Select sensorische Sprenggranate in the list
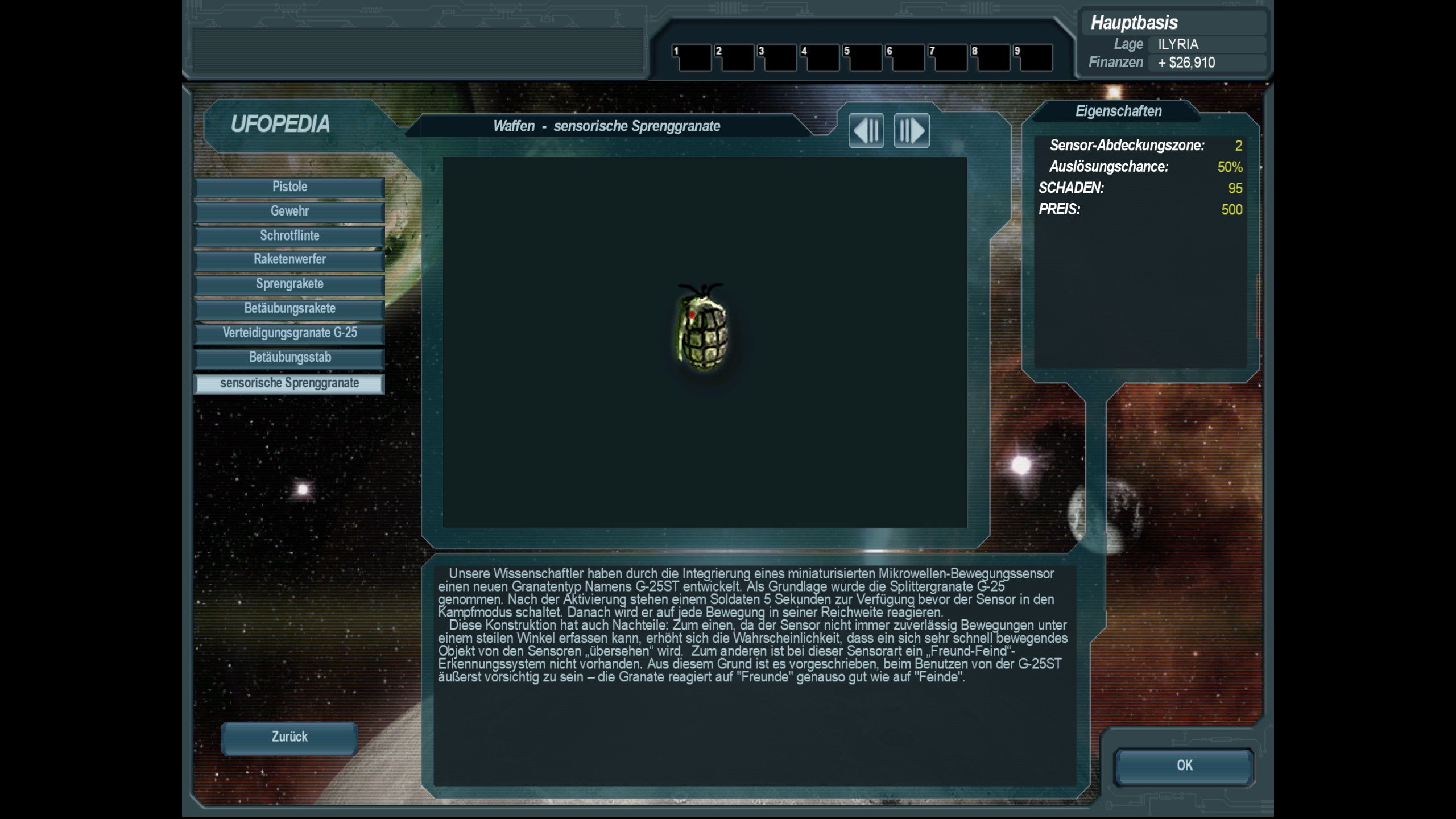1456x819 pixels. 289,383
